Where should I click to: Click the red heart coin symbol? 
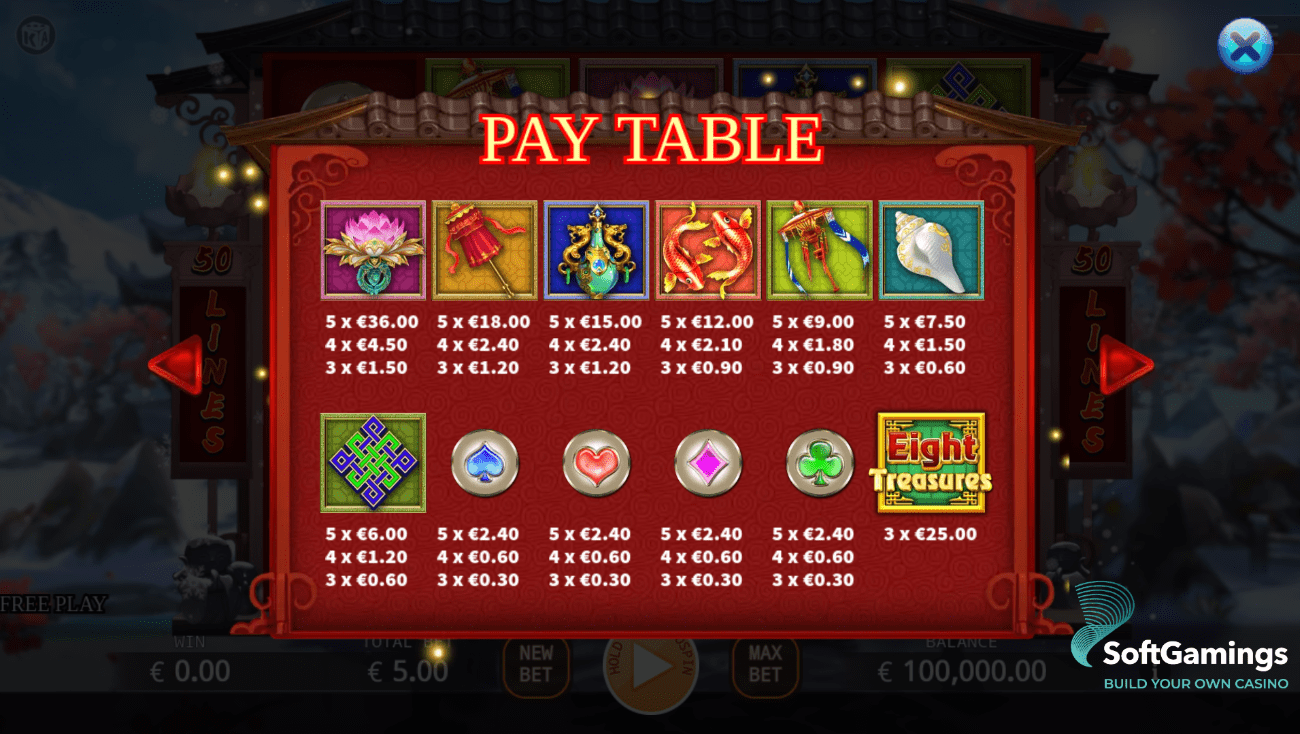pyautogui.click(x=596, y=463)
